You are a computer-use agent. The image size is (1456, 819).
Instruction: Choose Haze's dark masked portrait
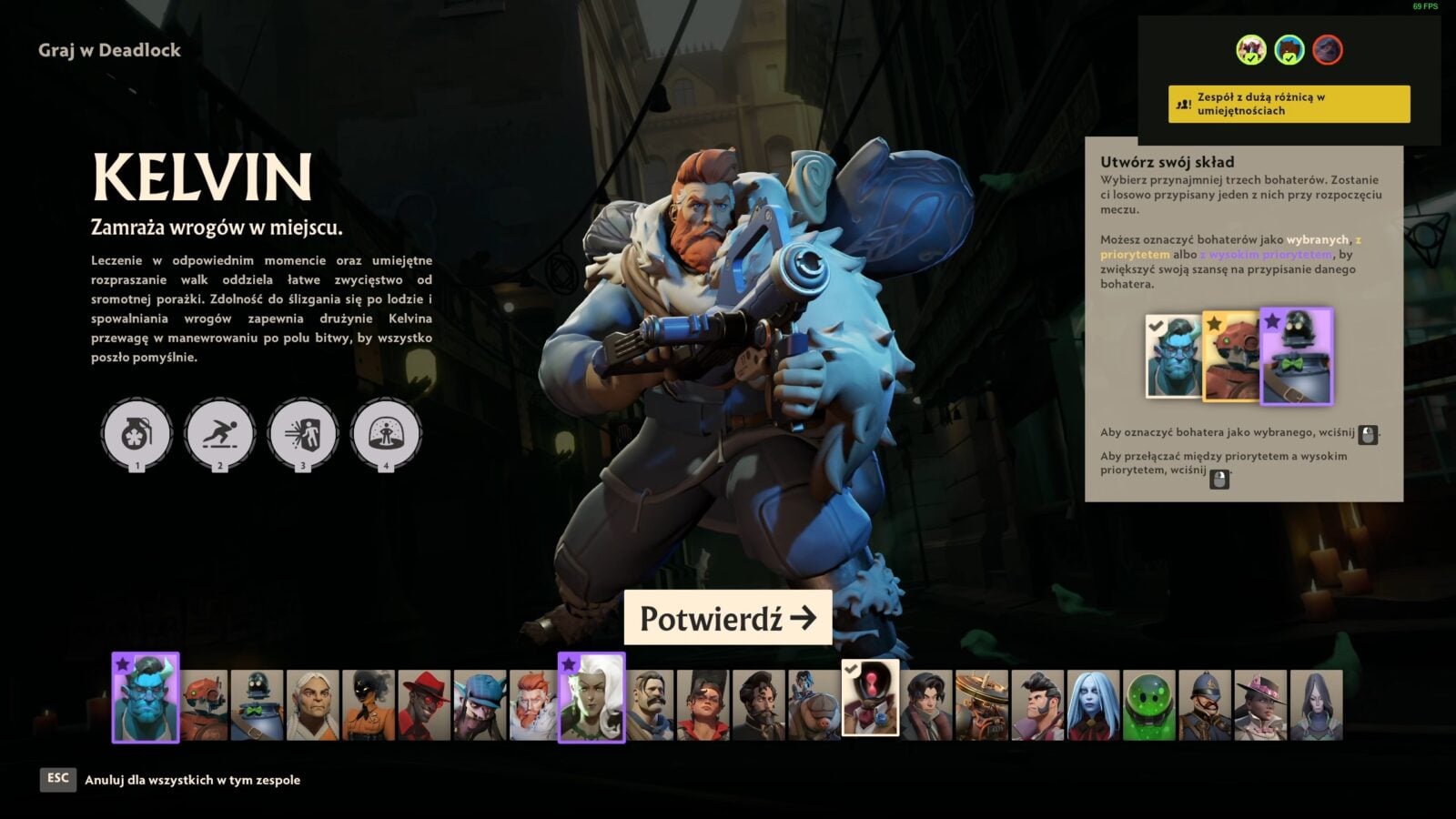click(368, 705)
